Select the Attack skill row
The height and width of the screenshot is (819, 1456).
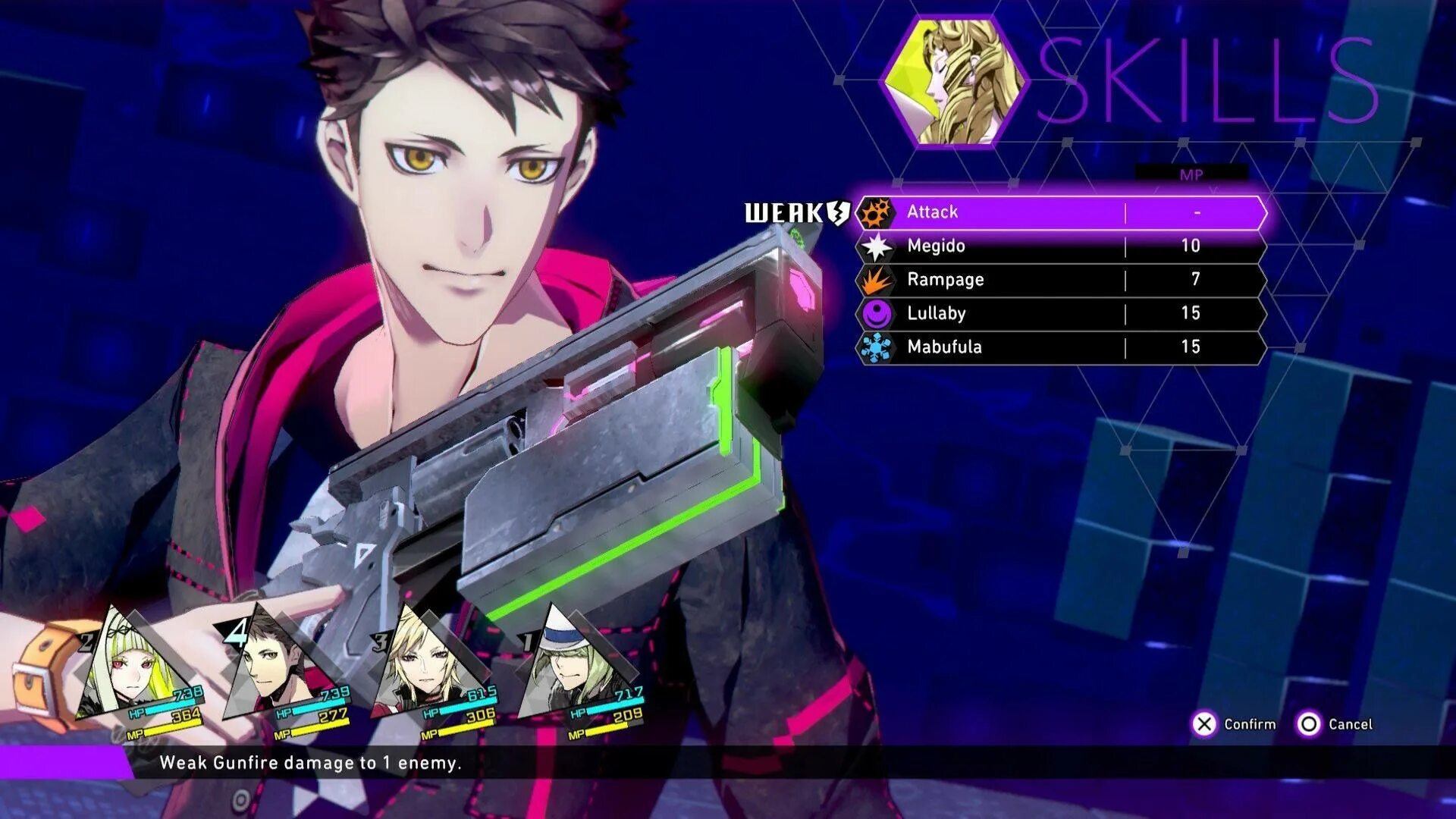(x=1062, y=212)
